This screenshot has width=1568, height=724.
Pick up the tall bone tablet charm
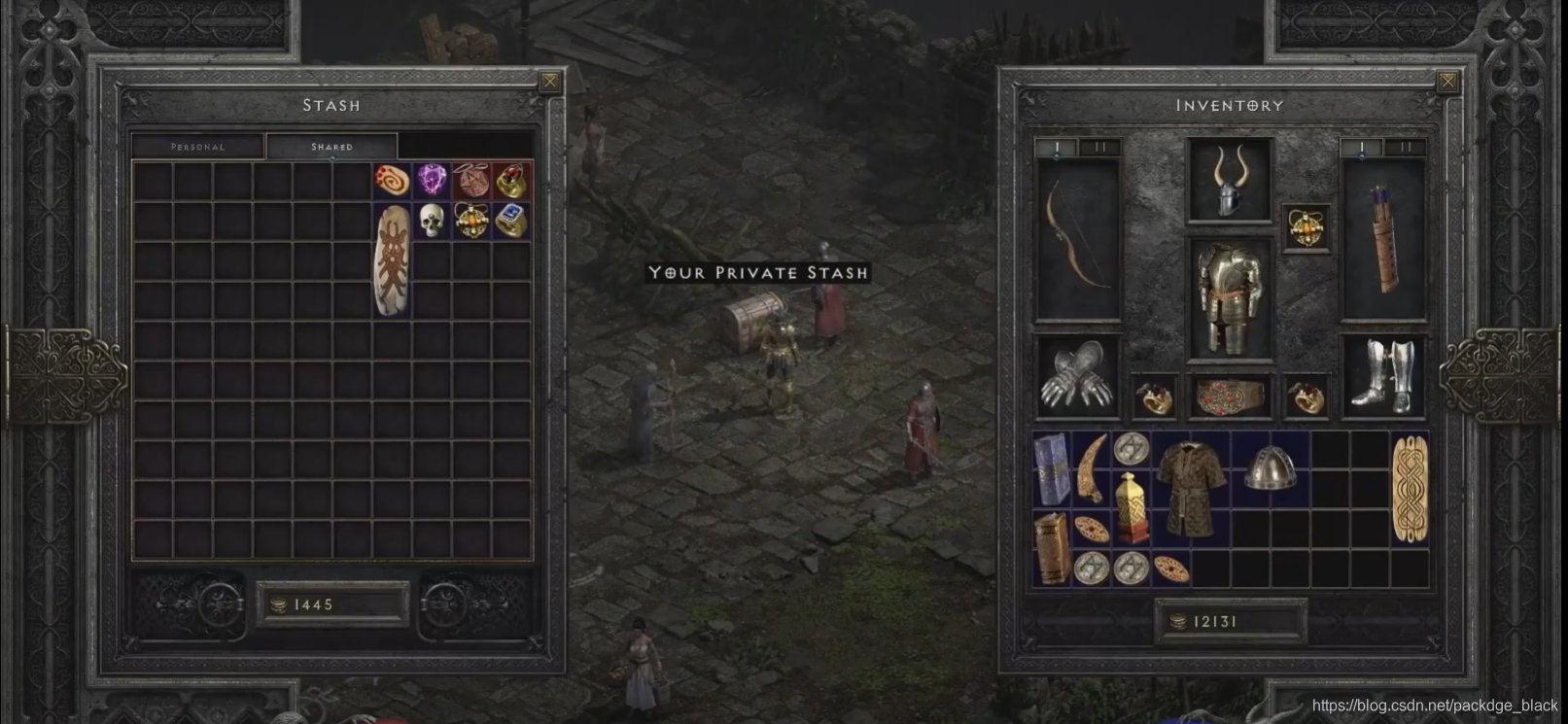click(x=392, y=259)
